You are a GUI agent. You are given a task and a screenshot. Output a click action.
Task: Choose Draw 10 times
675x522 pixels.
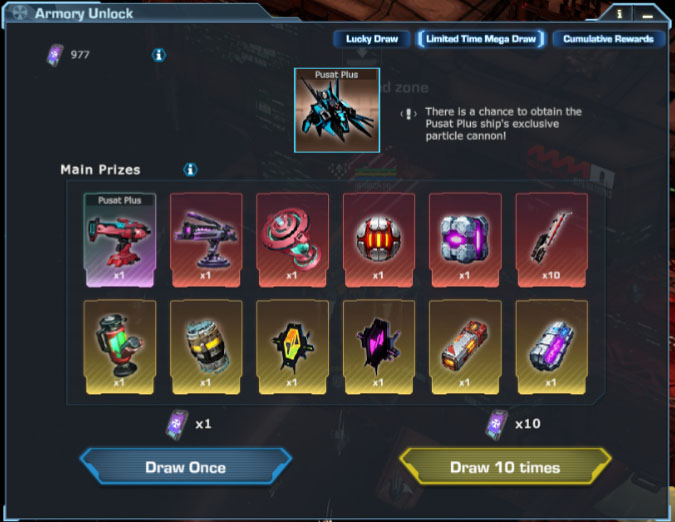505,467
